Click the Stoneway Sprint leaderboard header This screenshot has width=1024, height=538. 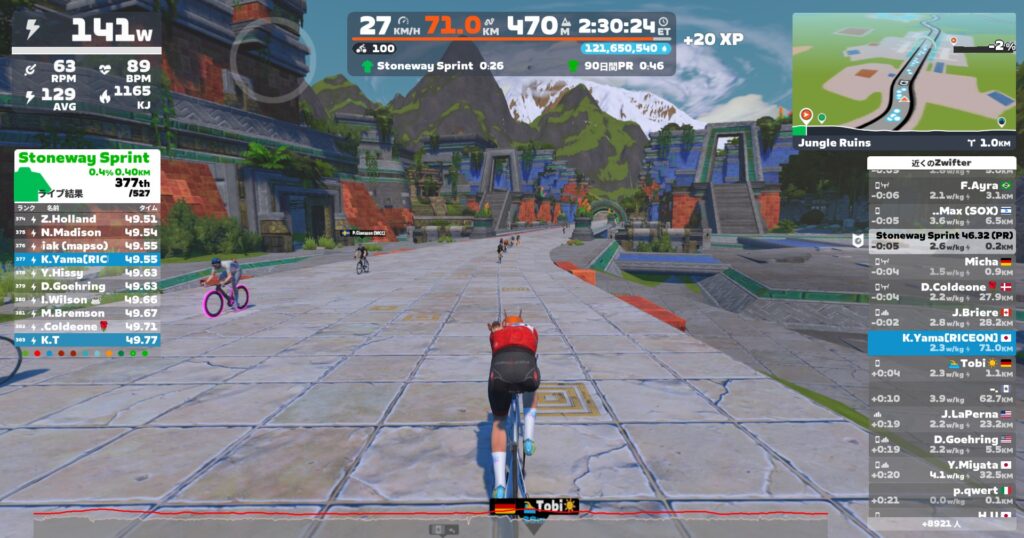[84, 157]
